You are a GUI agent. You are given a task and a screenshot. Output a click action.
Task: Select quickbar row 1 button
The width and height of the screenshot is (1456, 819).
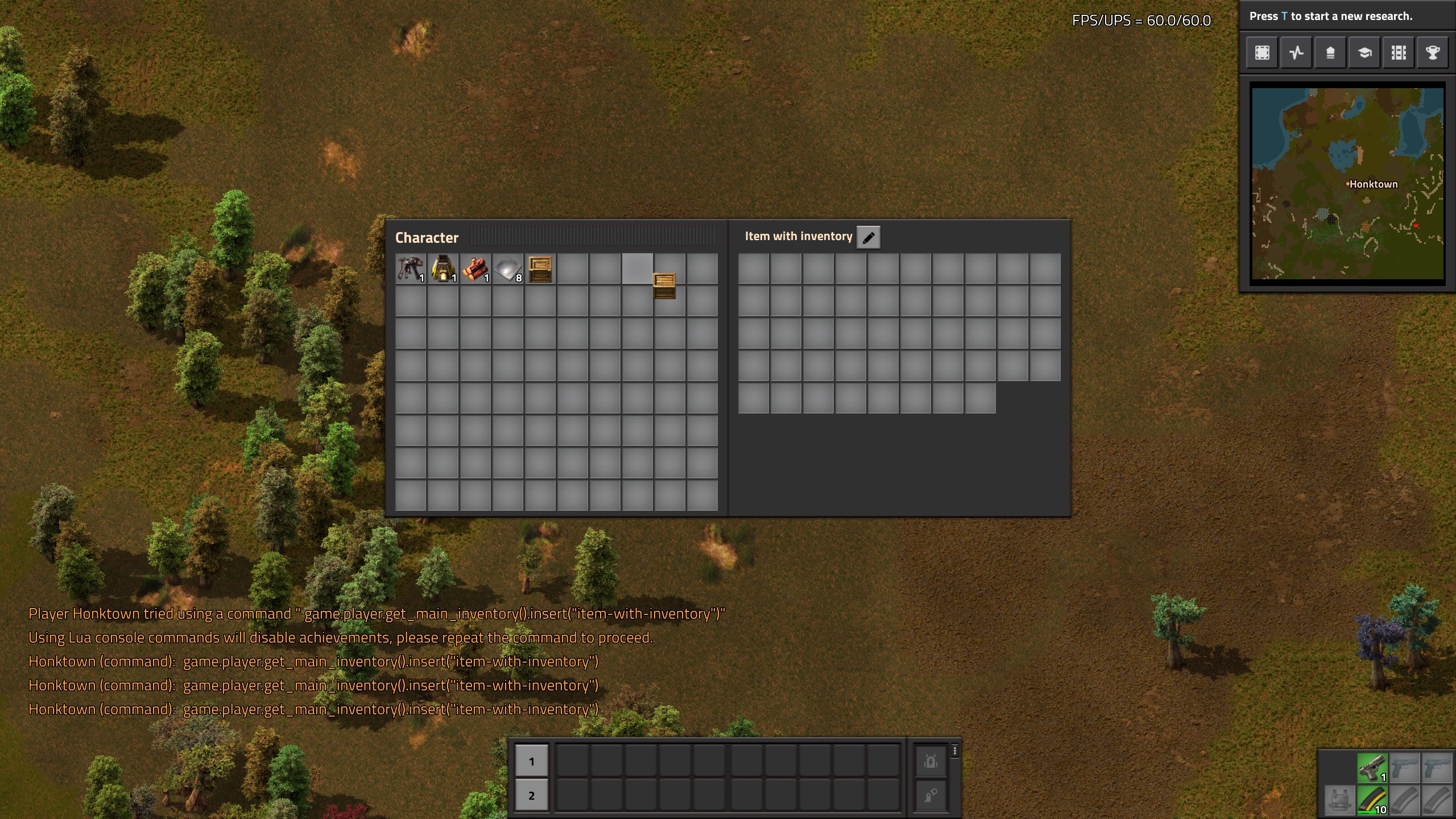tap(531, 761)
